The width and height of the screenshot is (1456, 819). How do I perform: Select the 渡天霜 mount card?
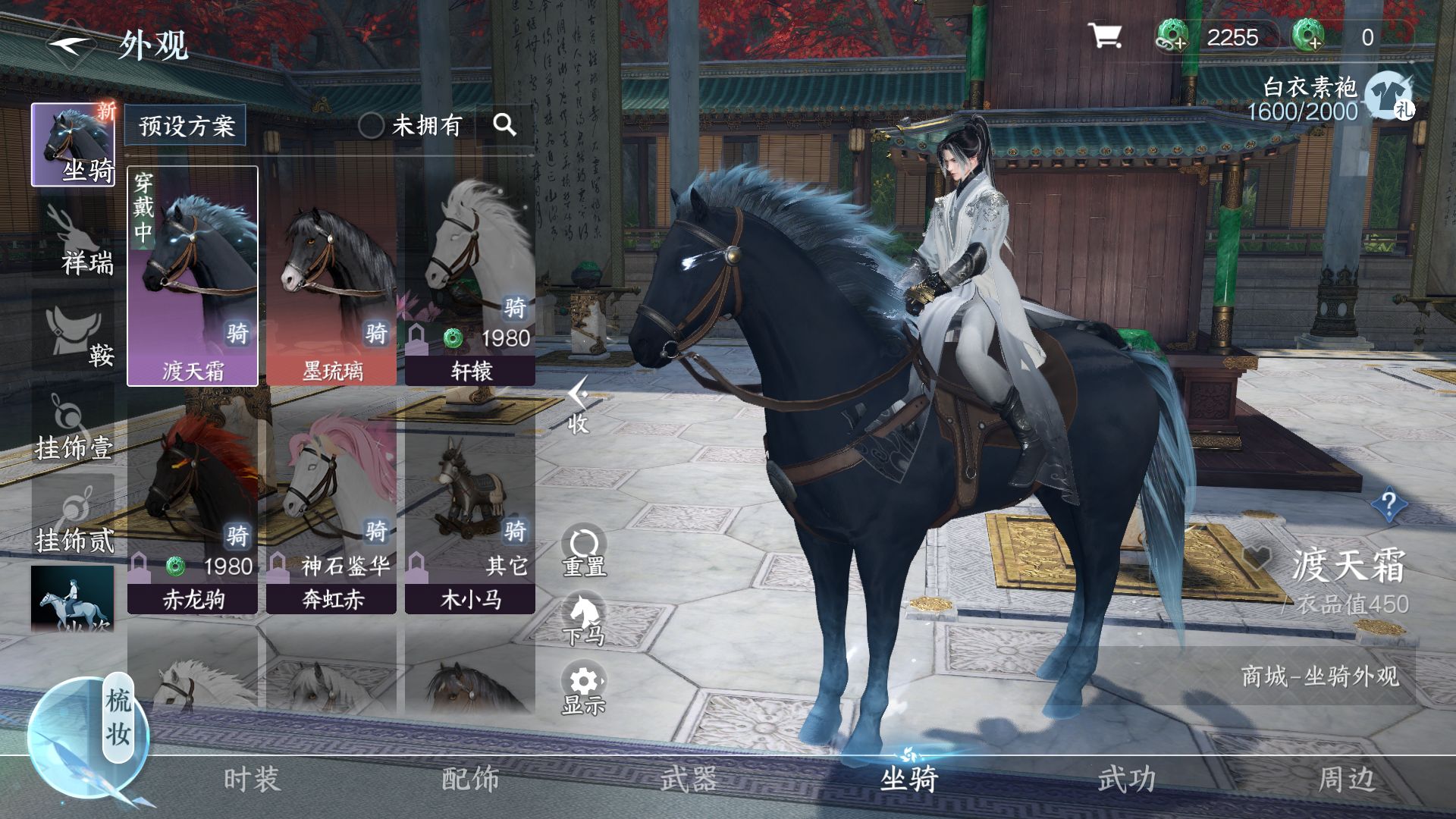click(193, 277)
